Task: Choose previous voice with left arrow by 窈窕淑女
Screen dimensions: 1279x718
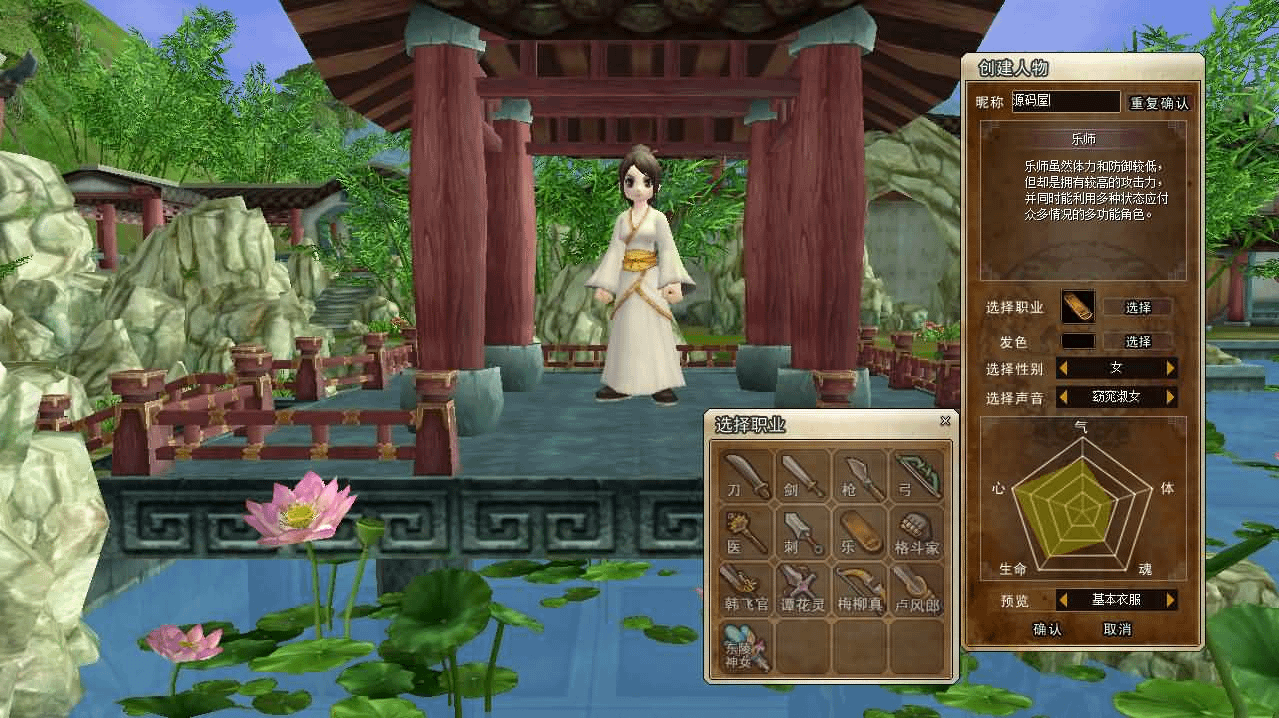Action: coord(1063,397)
